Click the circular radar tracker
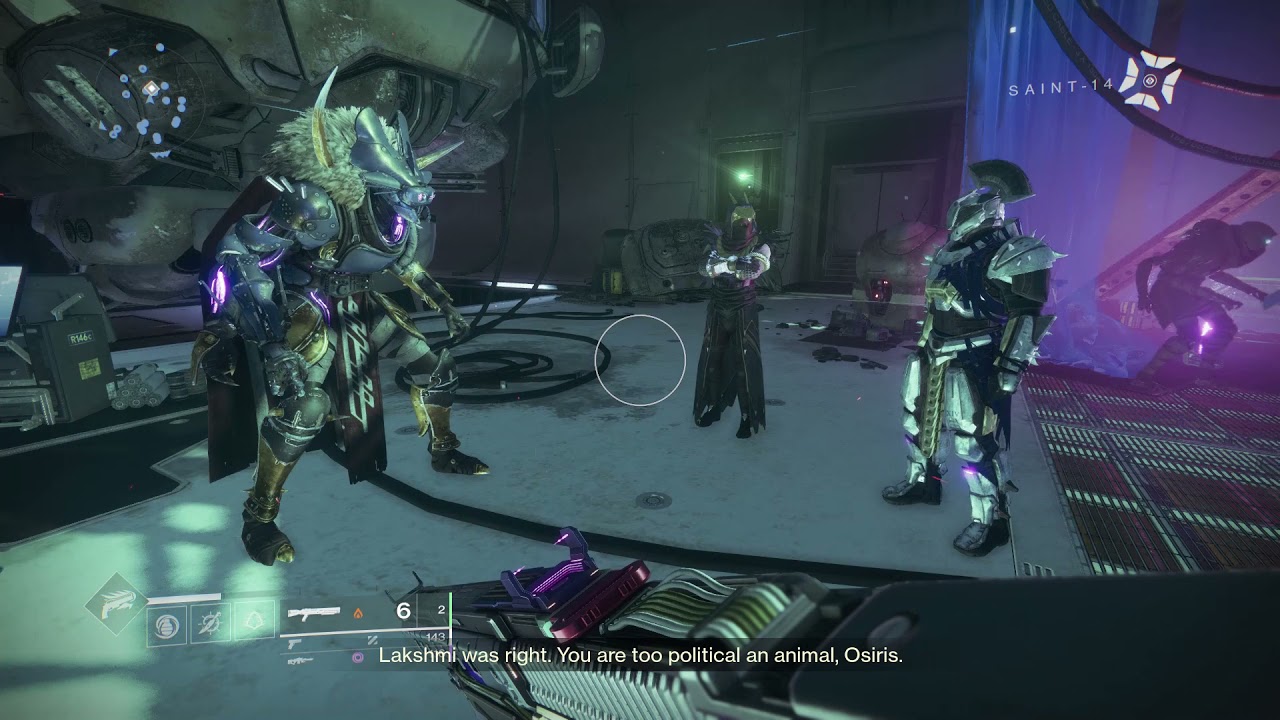The width and height of the screenshot is (1280, 720). pyautogui.click(x=150, y=92)
